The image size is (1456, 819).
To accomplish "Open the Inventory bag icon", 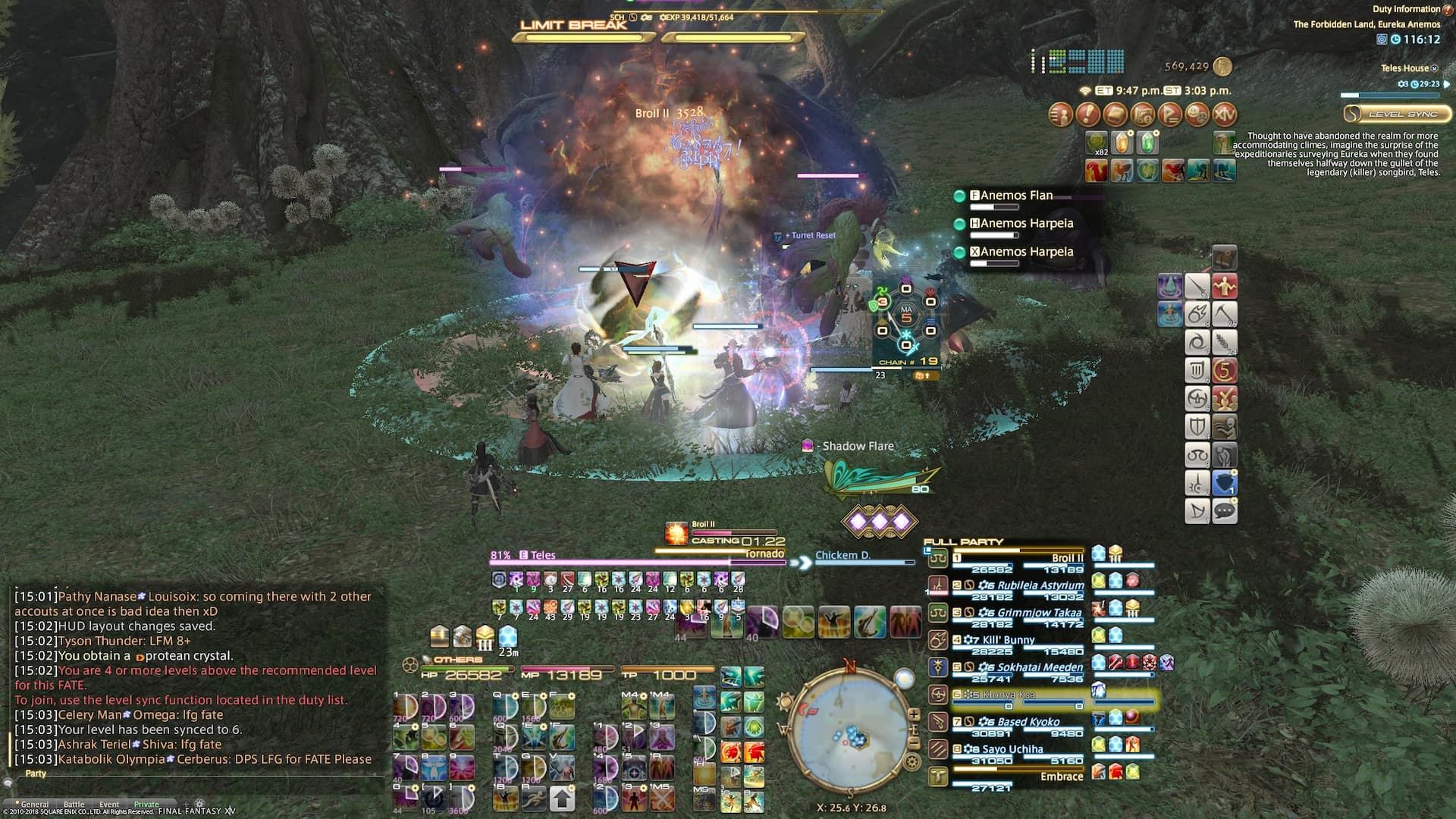I will (1114, 116).
